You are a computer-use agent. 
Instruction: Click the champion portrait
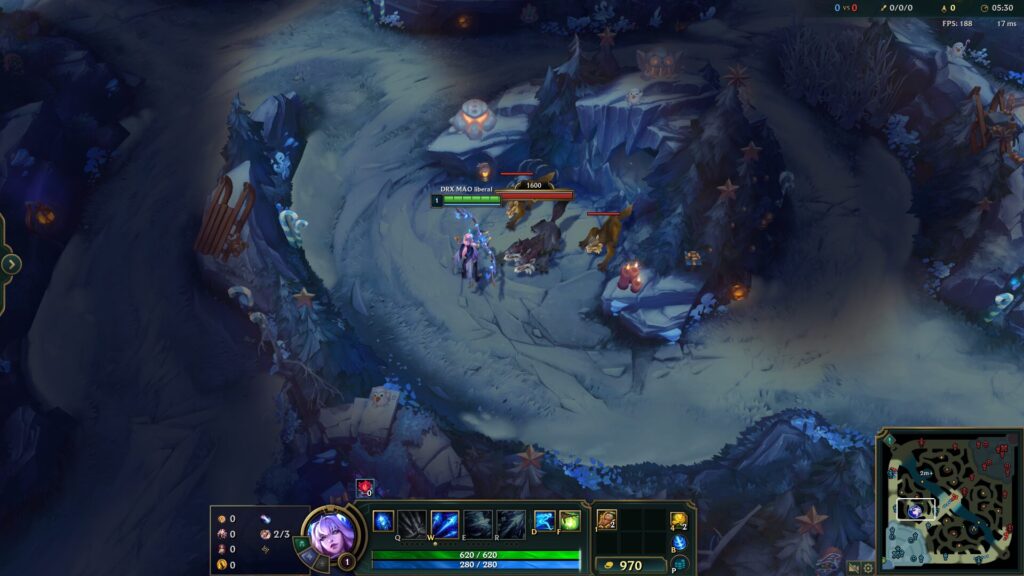pos(330,536)
